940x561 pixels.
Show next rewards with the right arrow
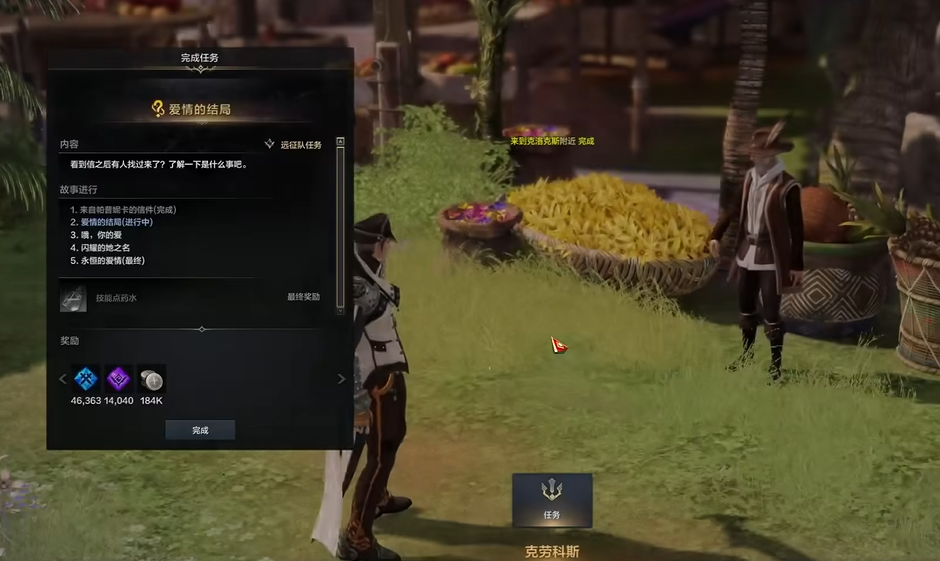click(x=341, y=379)
